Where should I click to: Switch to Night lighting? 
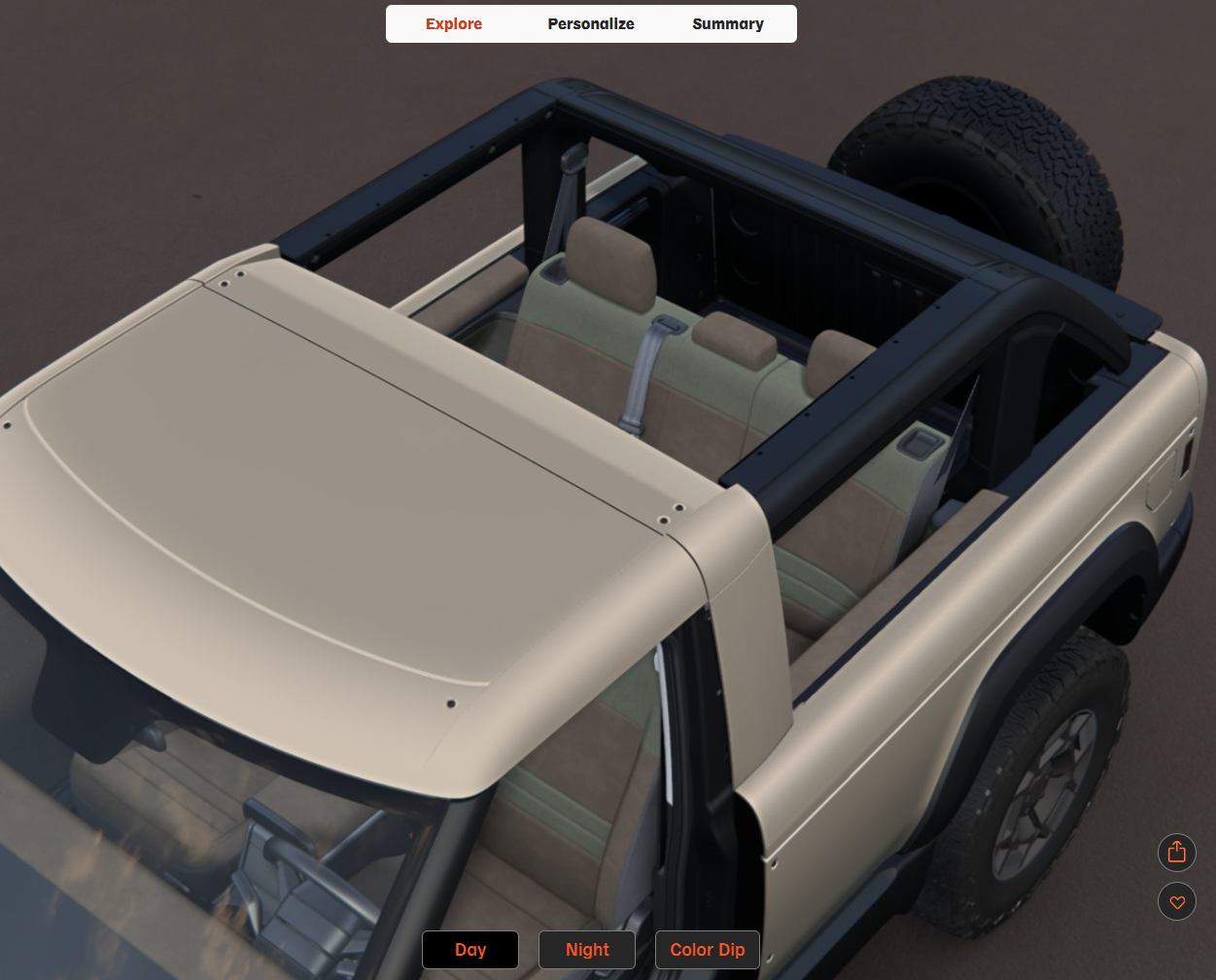click(587, 950)
